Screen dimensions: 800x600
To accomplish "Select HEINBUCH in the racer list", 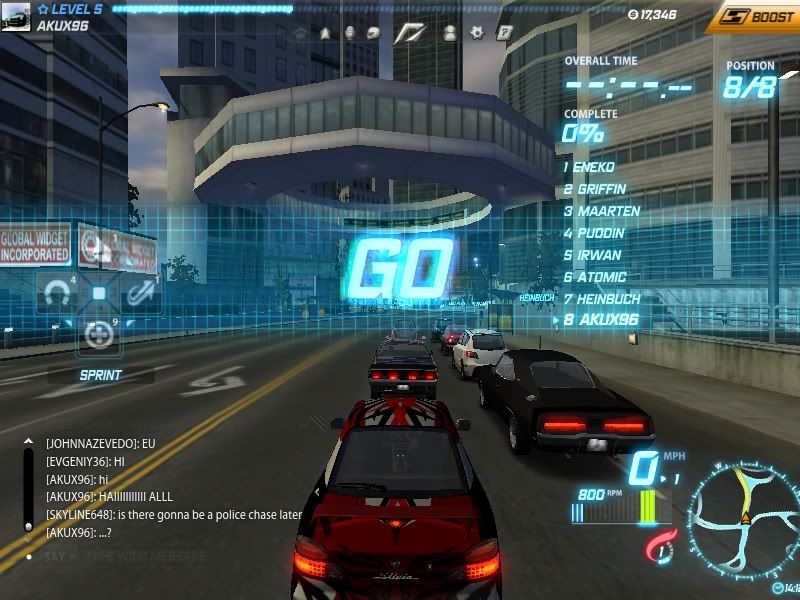I will point(607,299).
